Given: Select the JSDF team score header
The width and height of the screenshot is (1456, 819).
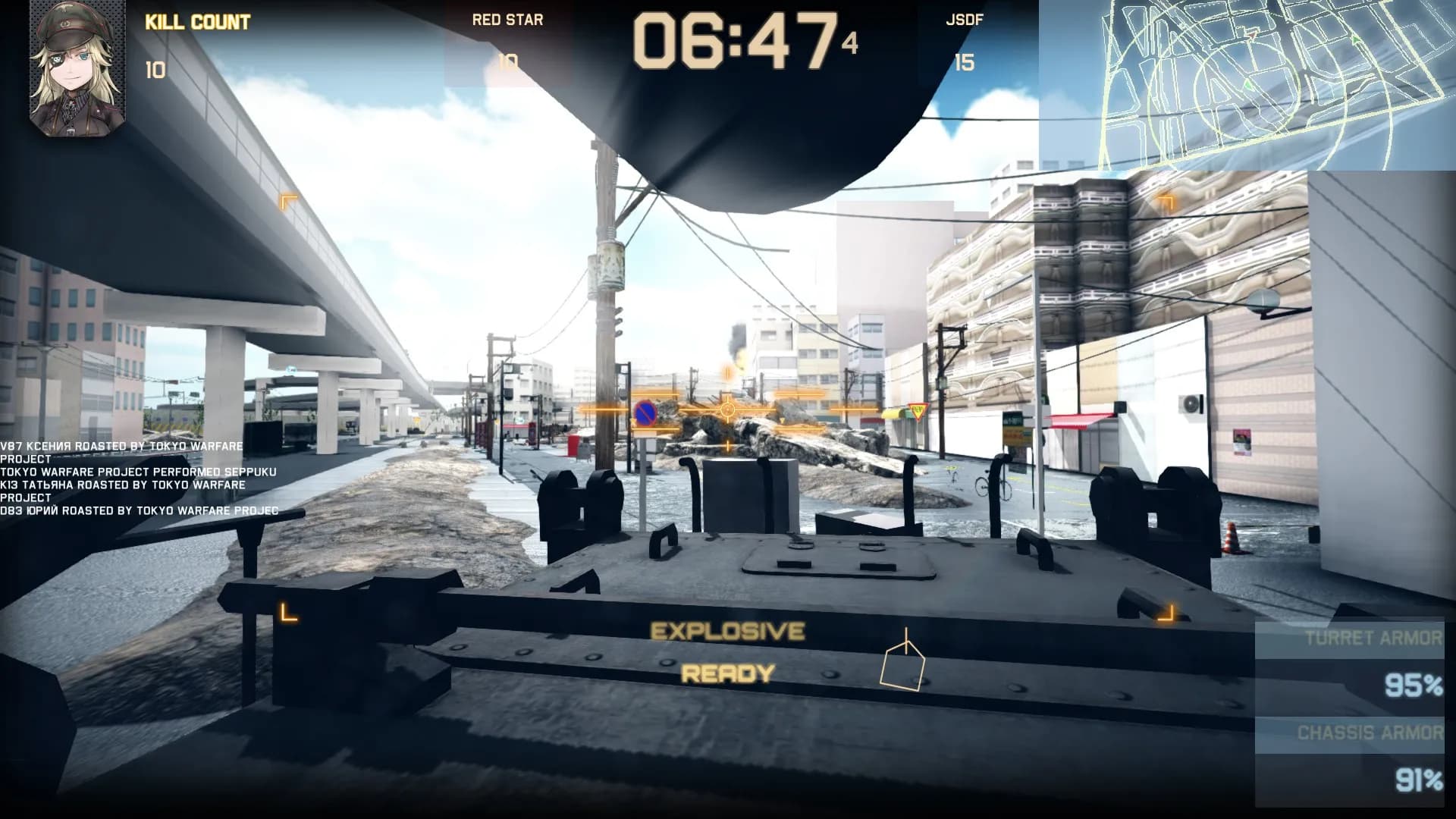Looking at the screenshot, I should (x=965, y=20).
